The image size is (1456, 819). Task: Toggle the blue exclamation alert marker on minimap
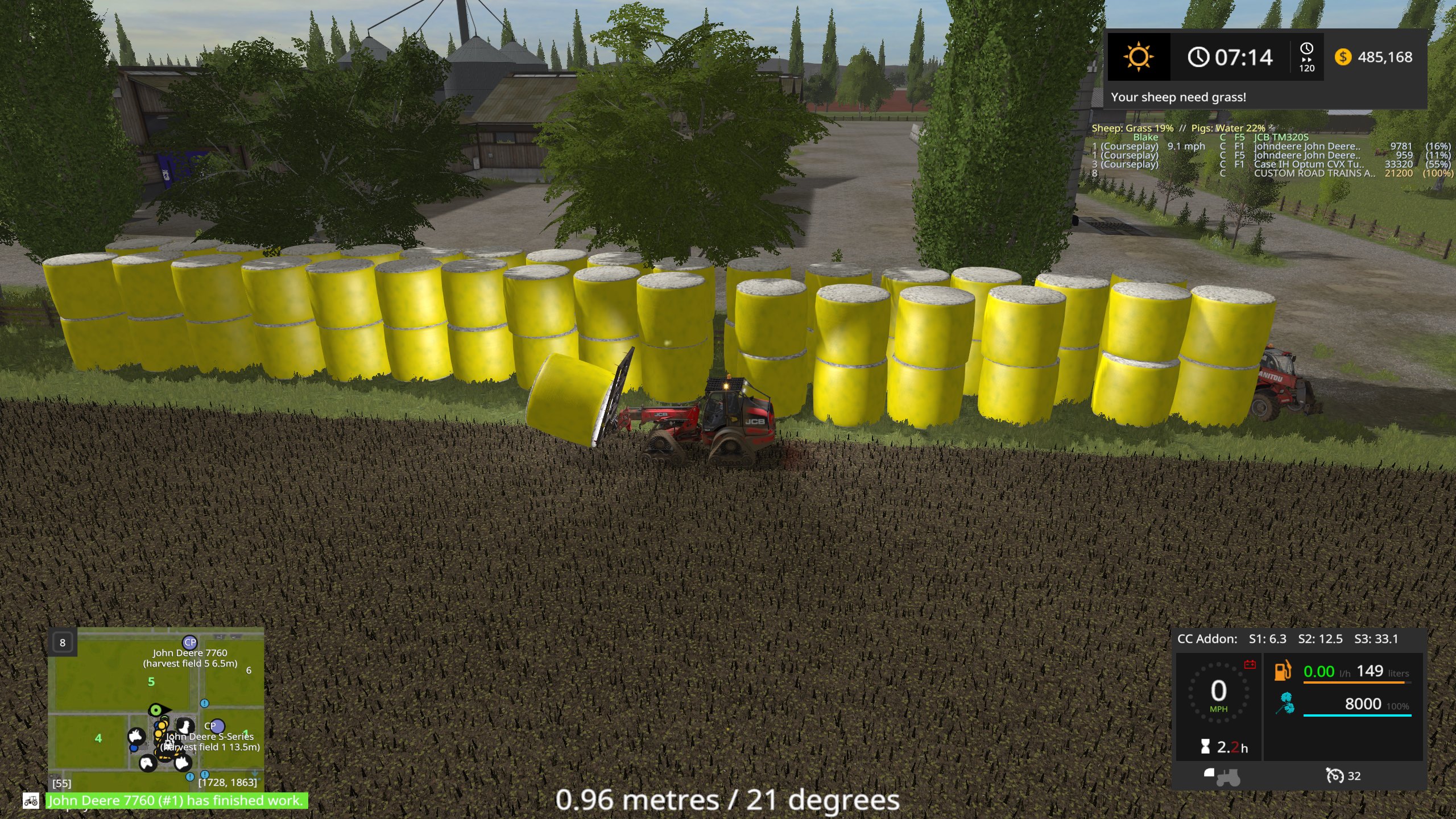[205, 704]
